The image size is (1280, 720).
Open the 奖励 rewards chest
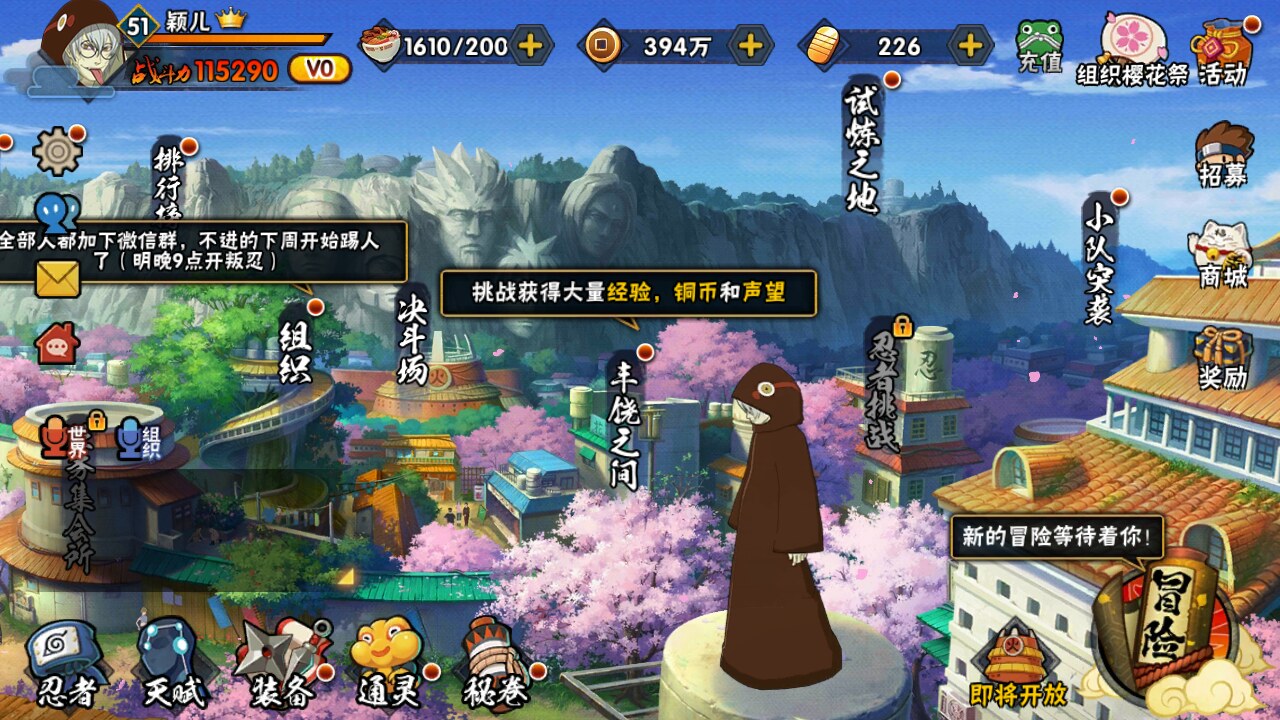coord(1224,357)
